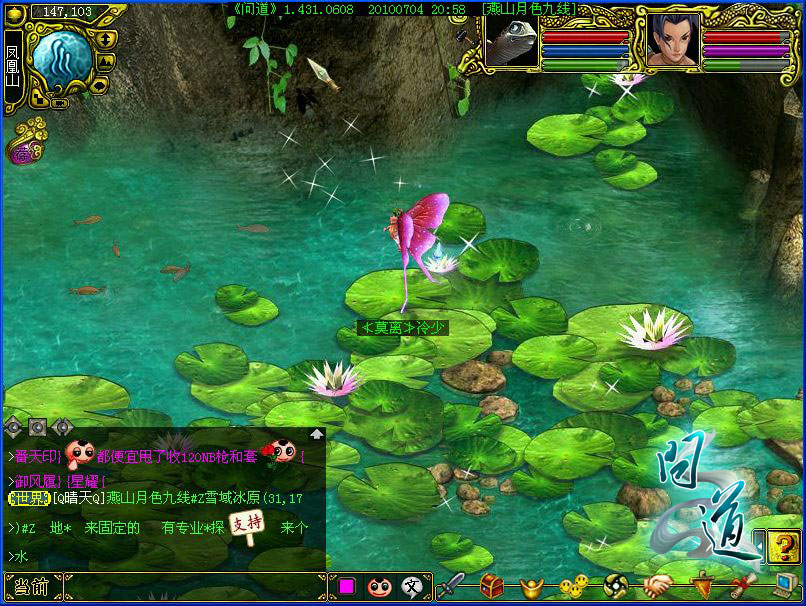Click the 文 text button in chat bar

pyautogui.click(x=411, y=587)
